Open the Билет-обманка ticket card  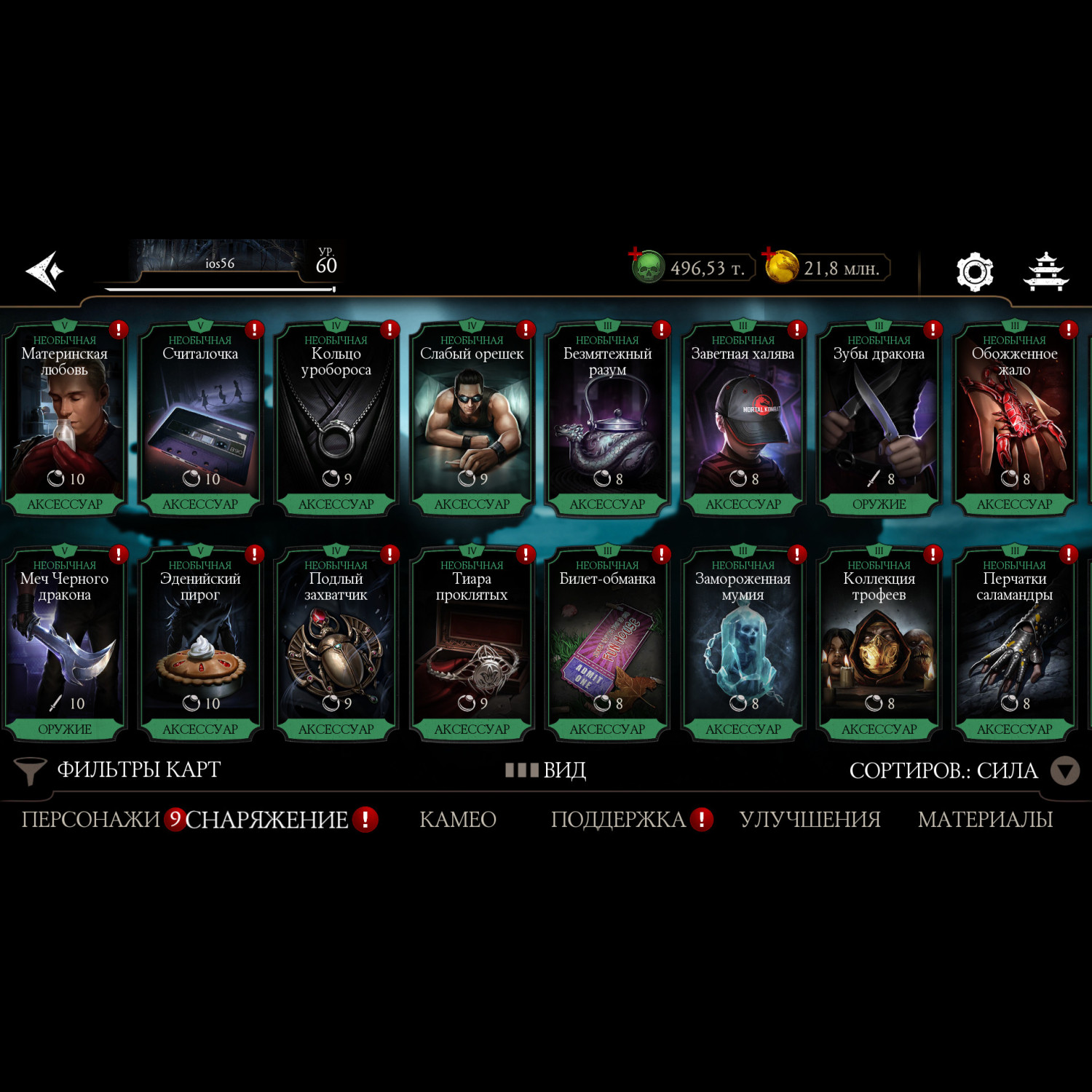(607, 646)
